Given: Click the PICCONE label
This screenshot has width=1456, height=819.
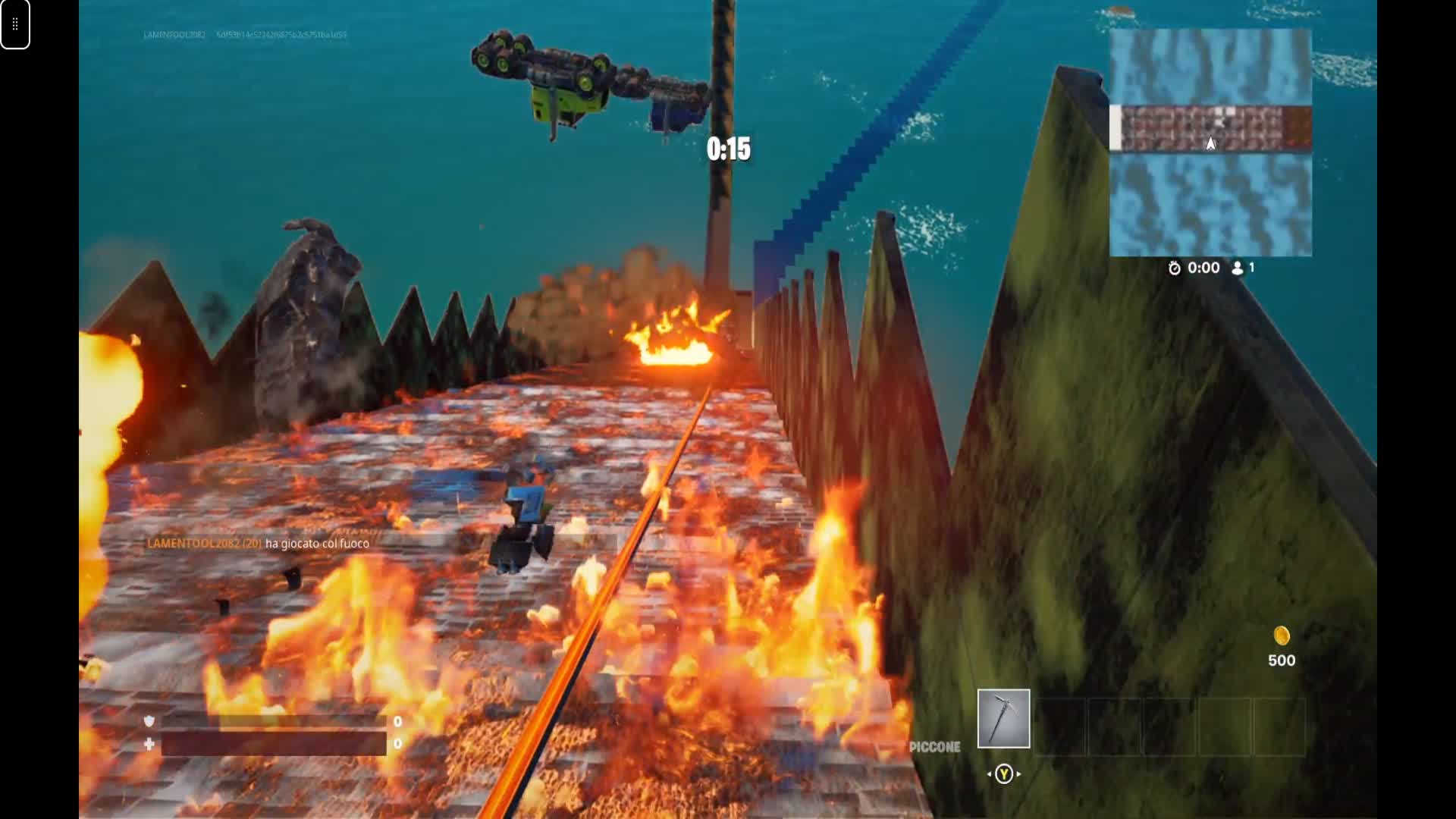Looking at the screenshot, I should tap(934, 746).
